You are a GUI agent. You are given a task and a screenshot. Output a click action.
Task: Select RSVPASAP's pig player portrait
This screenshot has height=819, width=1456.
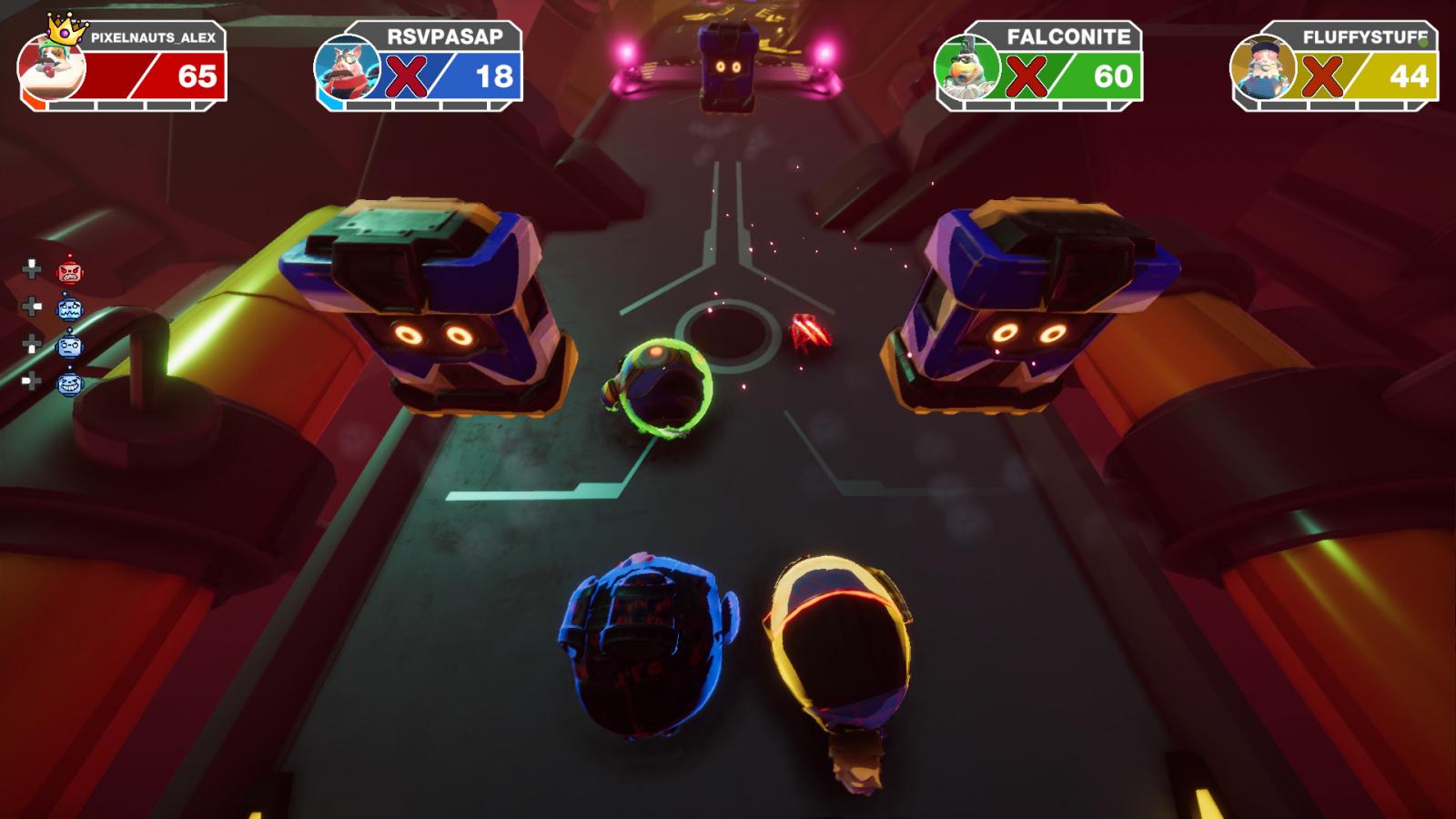[x=348, y=68]
